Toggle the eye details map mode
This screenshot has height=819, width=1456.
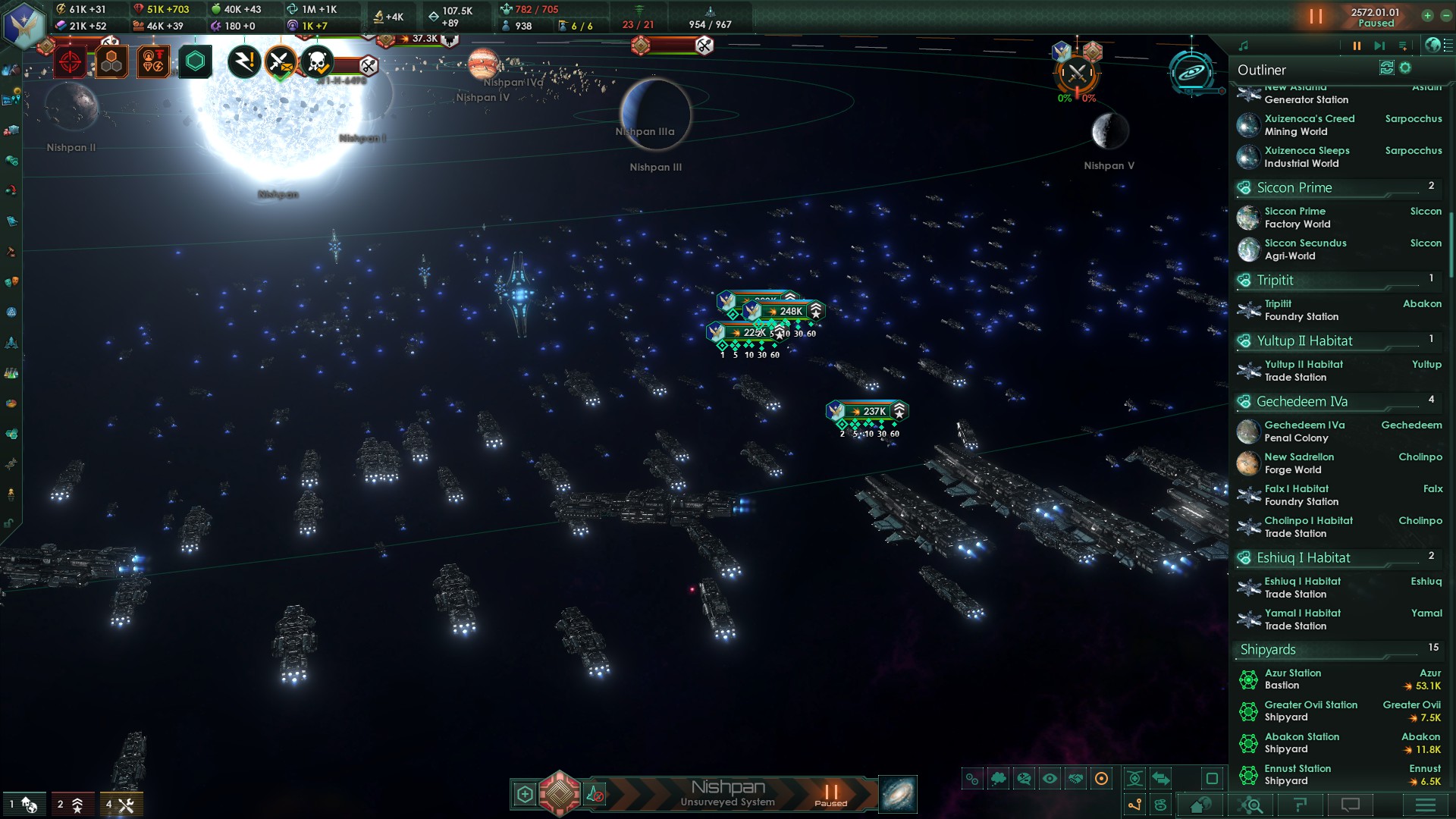click(x=1050, y=779)
